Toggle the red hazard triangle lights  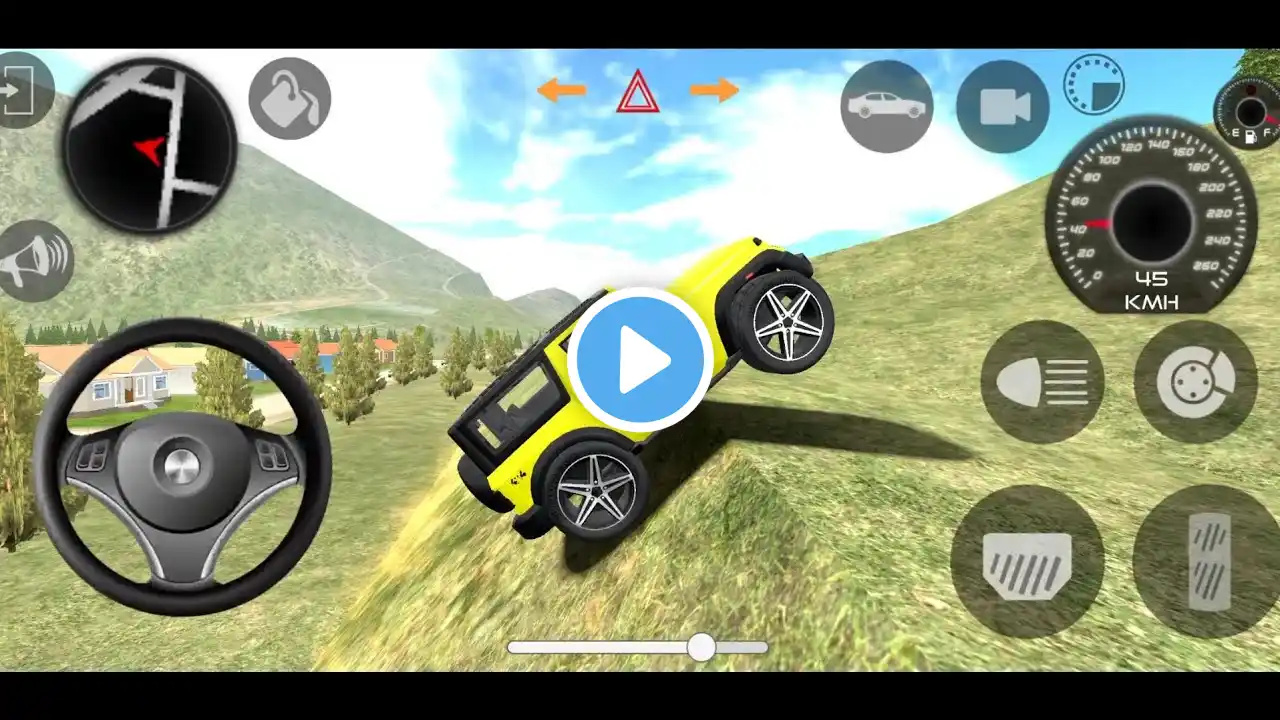click(x=637, y=93)
